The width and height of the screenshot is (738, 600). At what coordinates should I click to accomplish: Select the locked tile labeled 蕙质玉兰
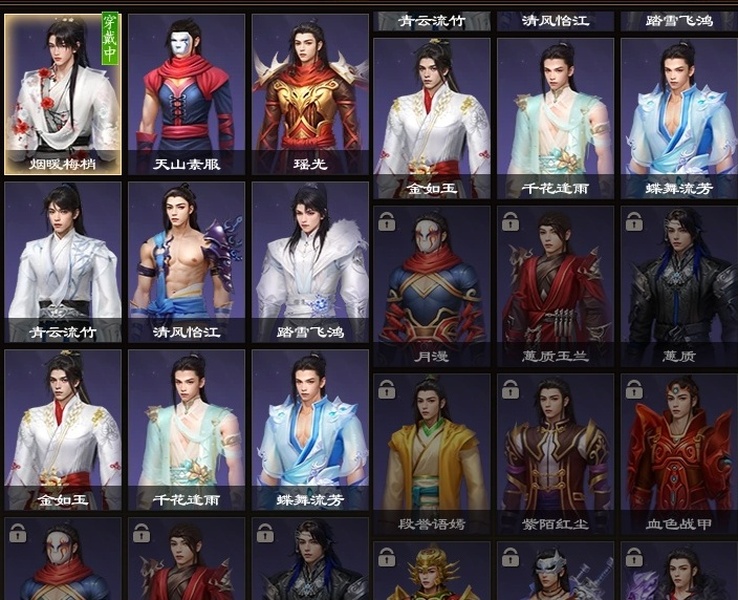click(x=555, y=286)
